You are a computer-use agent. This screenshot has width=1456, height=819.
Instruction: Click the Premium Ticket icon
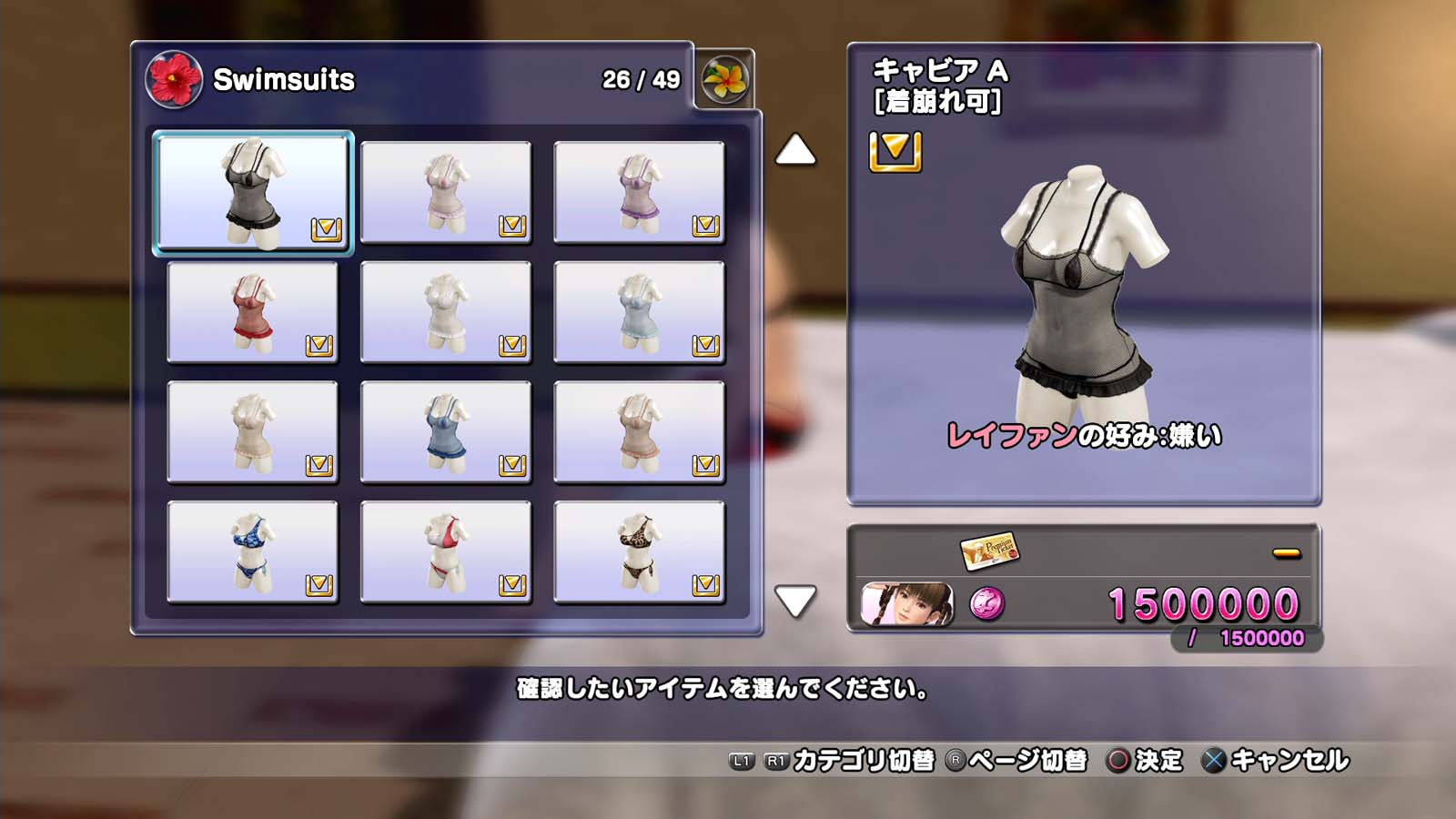pos(989,550)
